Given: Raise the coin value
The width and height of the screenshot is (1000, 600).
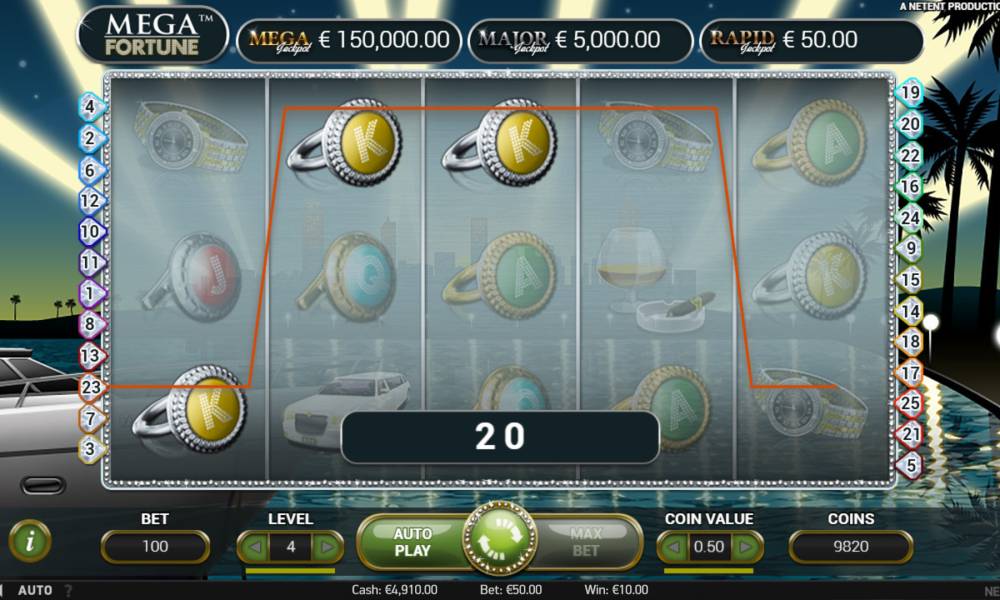Looking at the screenshot, I should coord(745,547).
